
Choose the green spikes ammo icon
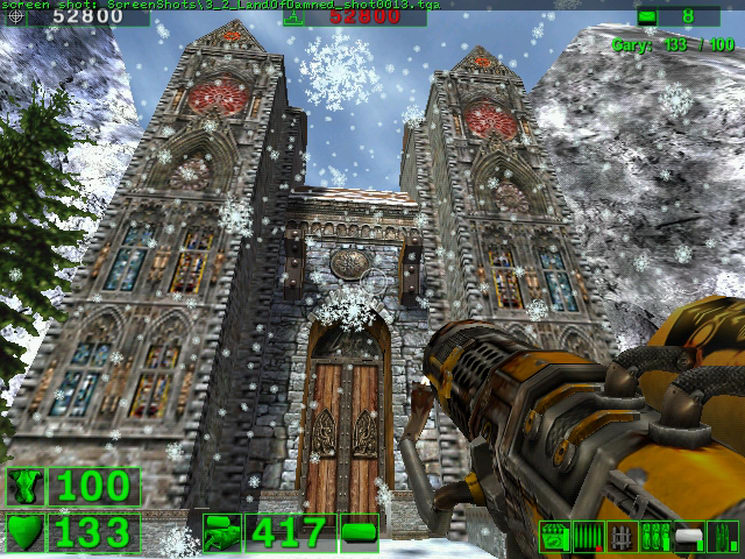tap(722, 536)
